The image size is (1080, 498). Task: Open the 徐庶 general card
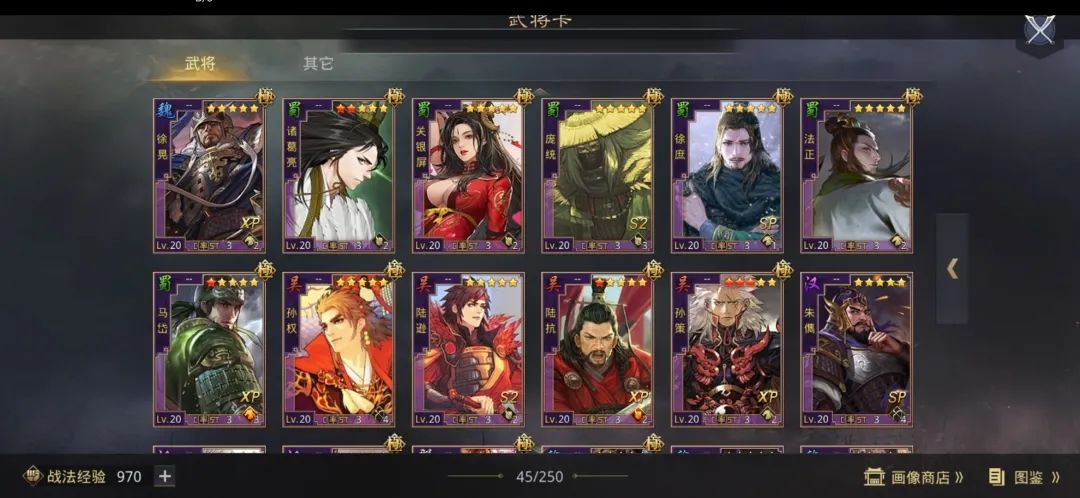726,176
